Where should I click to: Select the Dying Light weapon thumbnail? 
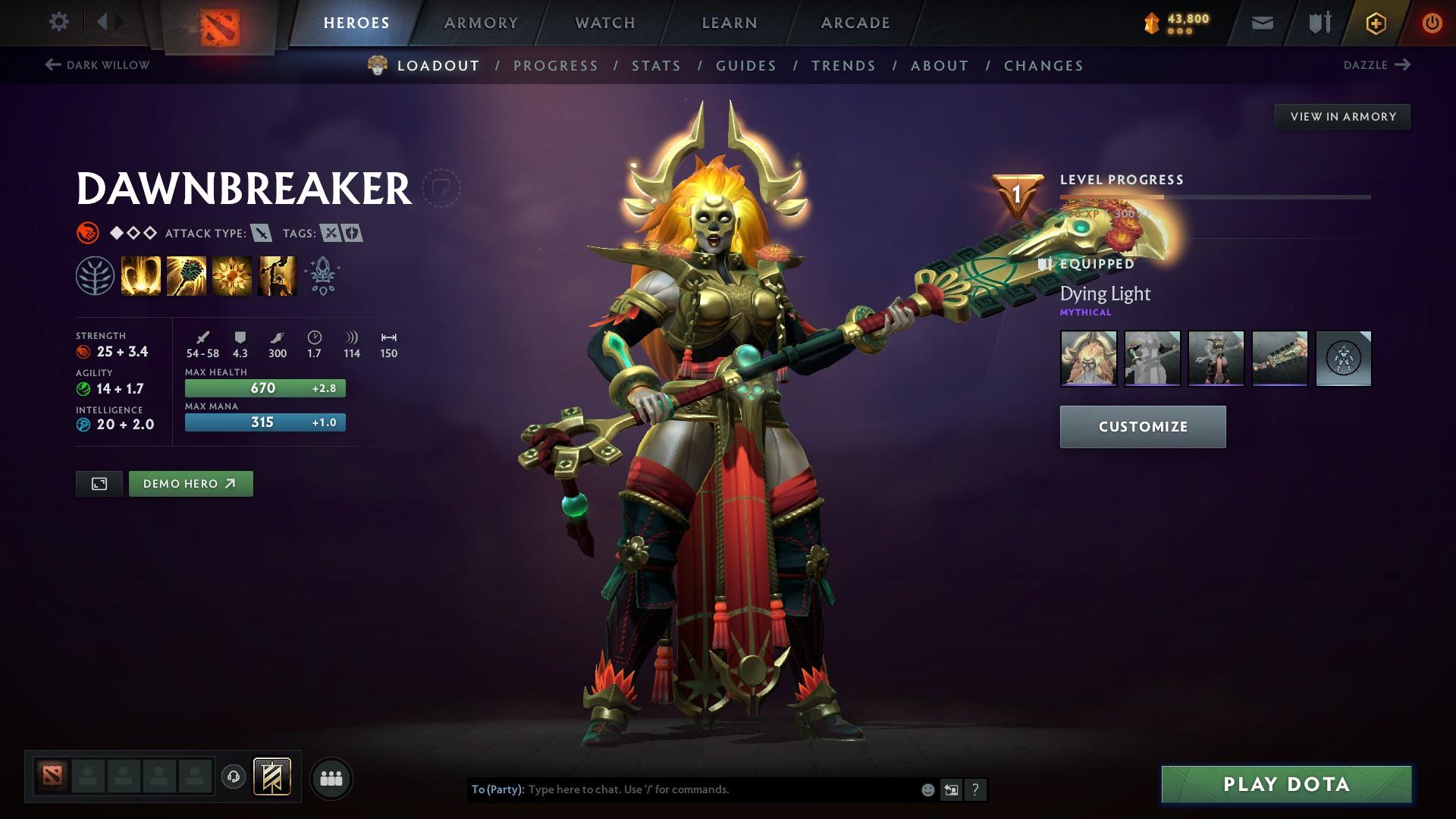point(1279,358)
